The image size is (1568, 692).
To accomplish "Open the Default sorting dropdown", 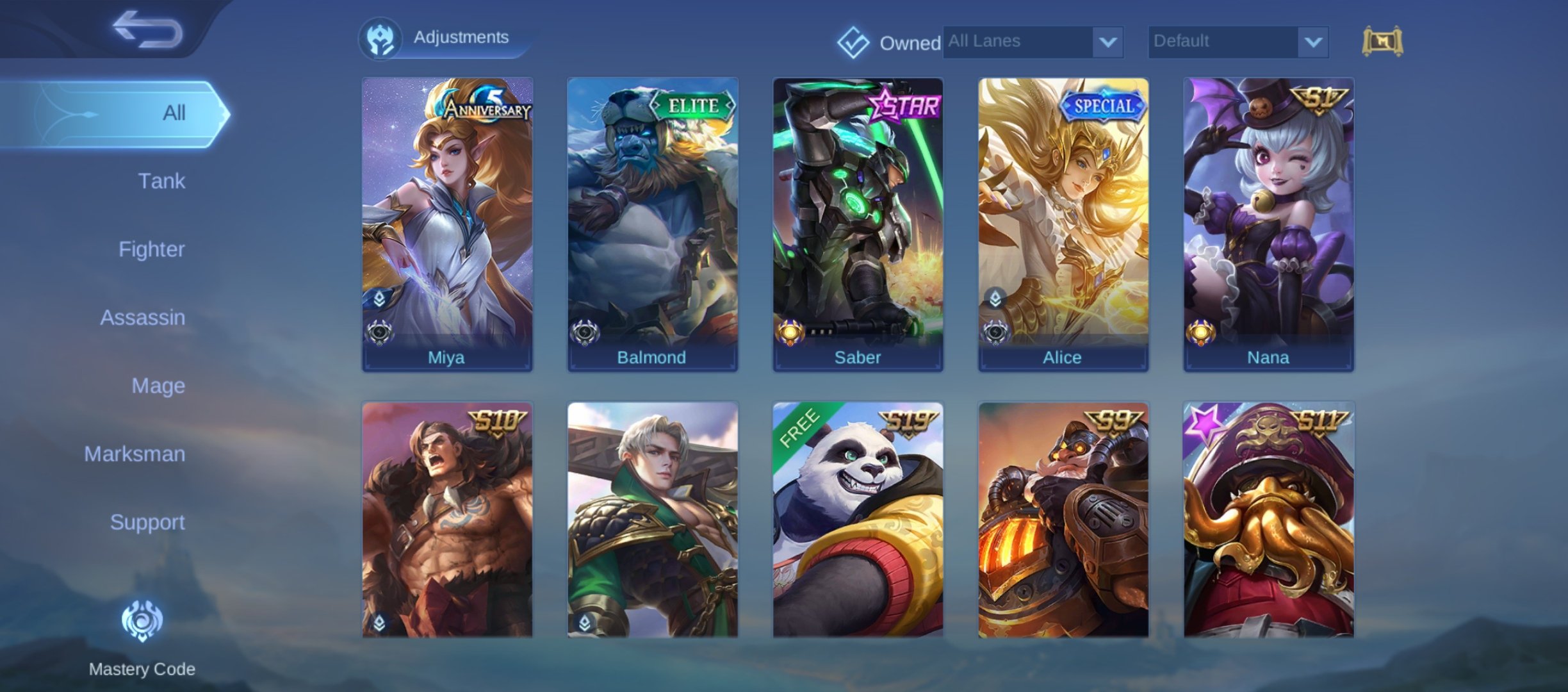I will coord(1237,42).
